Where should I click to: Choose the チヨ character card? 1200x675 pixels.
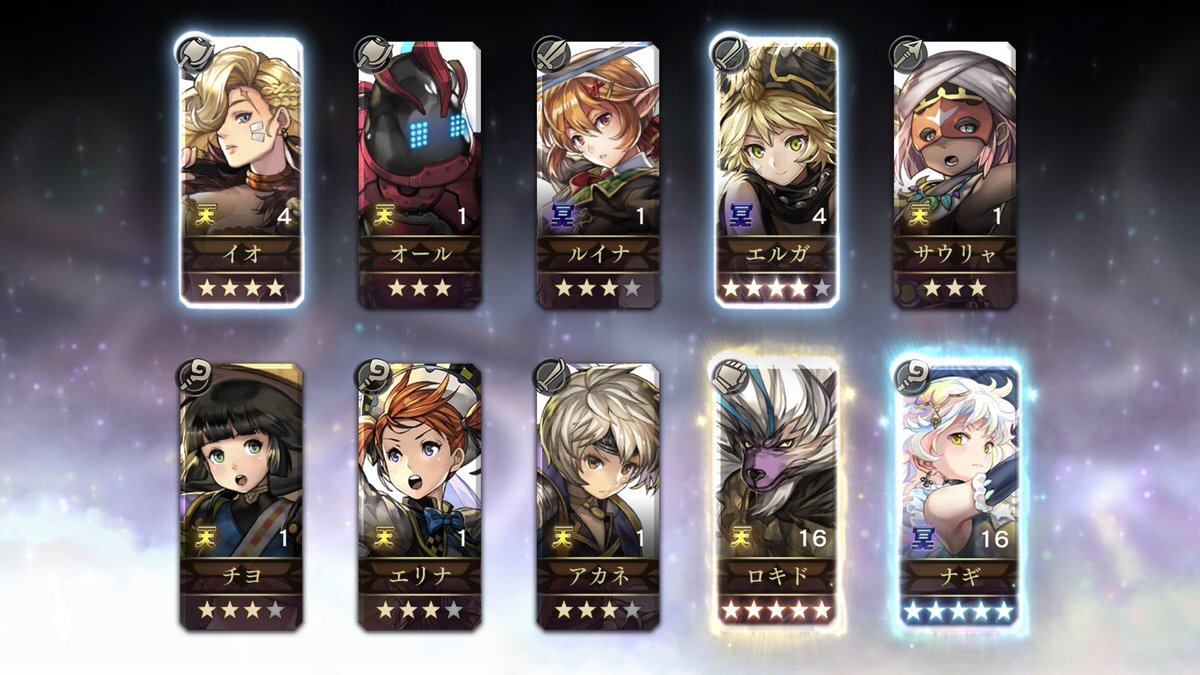pos(241,495)
